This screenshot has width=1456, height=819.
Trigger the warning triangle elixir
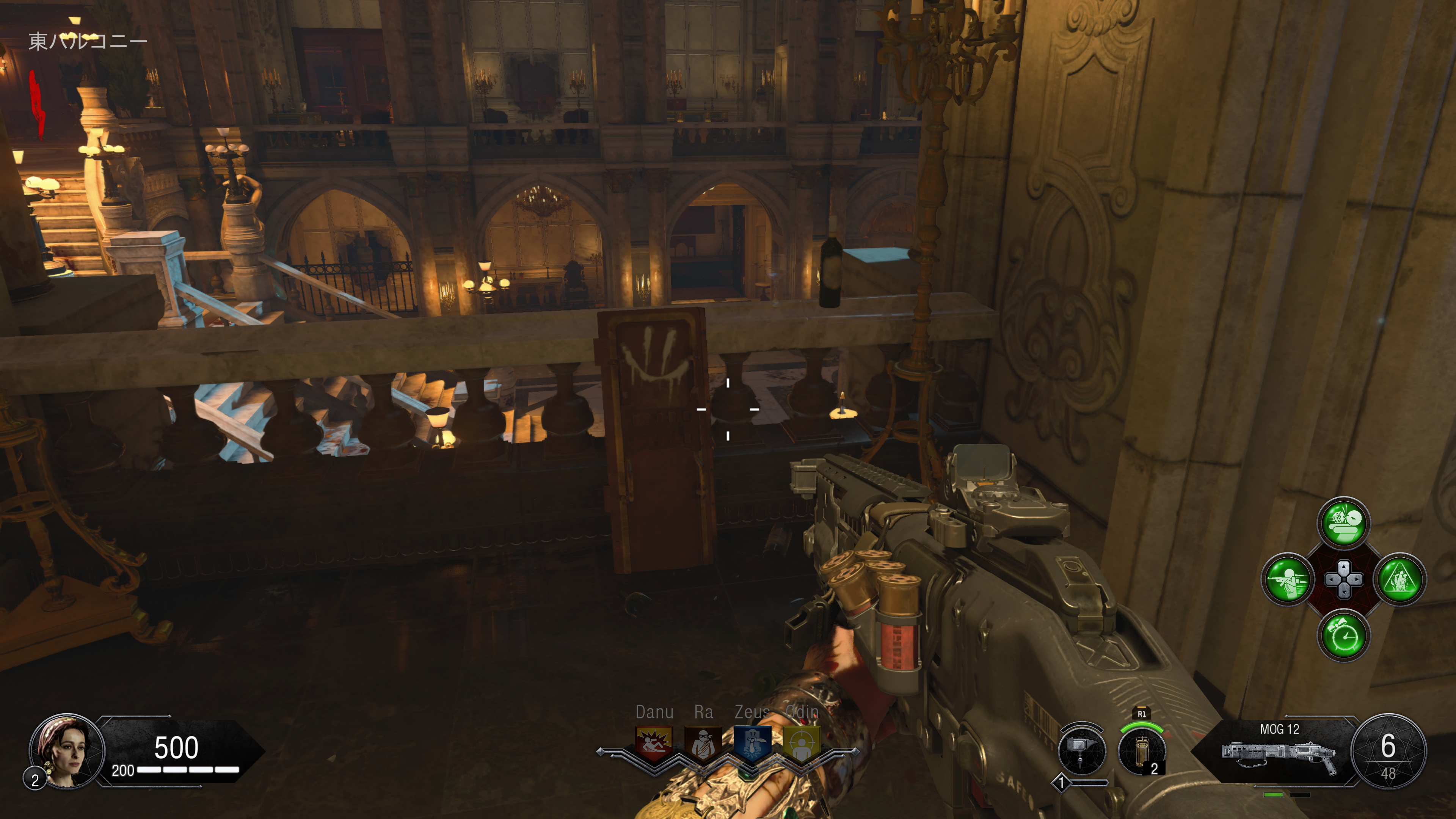(1400, 579)
